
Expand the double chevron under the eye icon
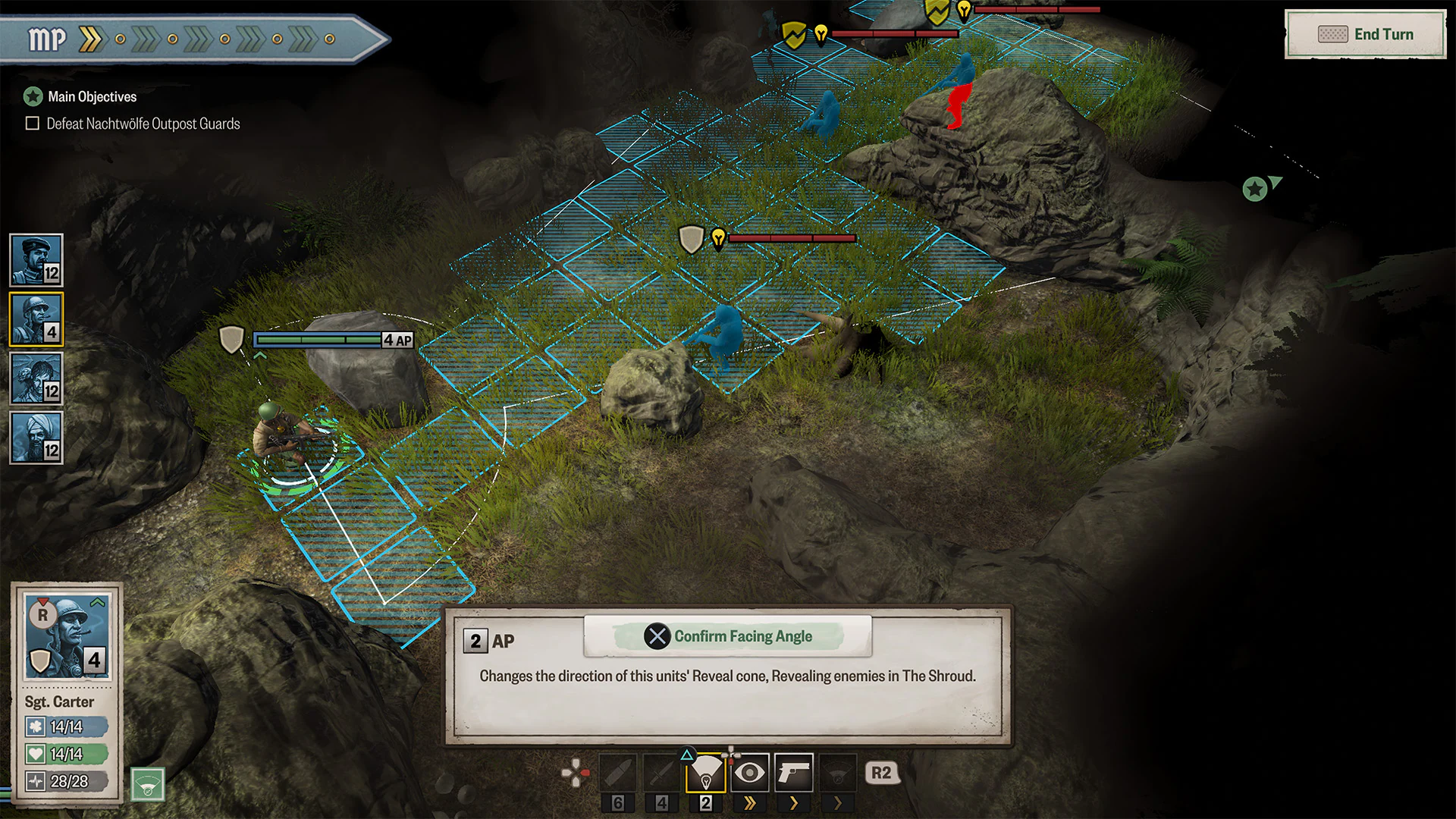pos(750,804)
